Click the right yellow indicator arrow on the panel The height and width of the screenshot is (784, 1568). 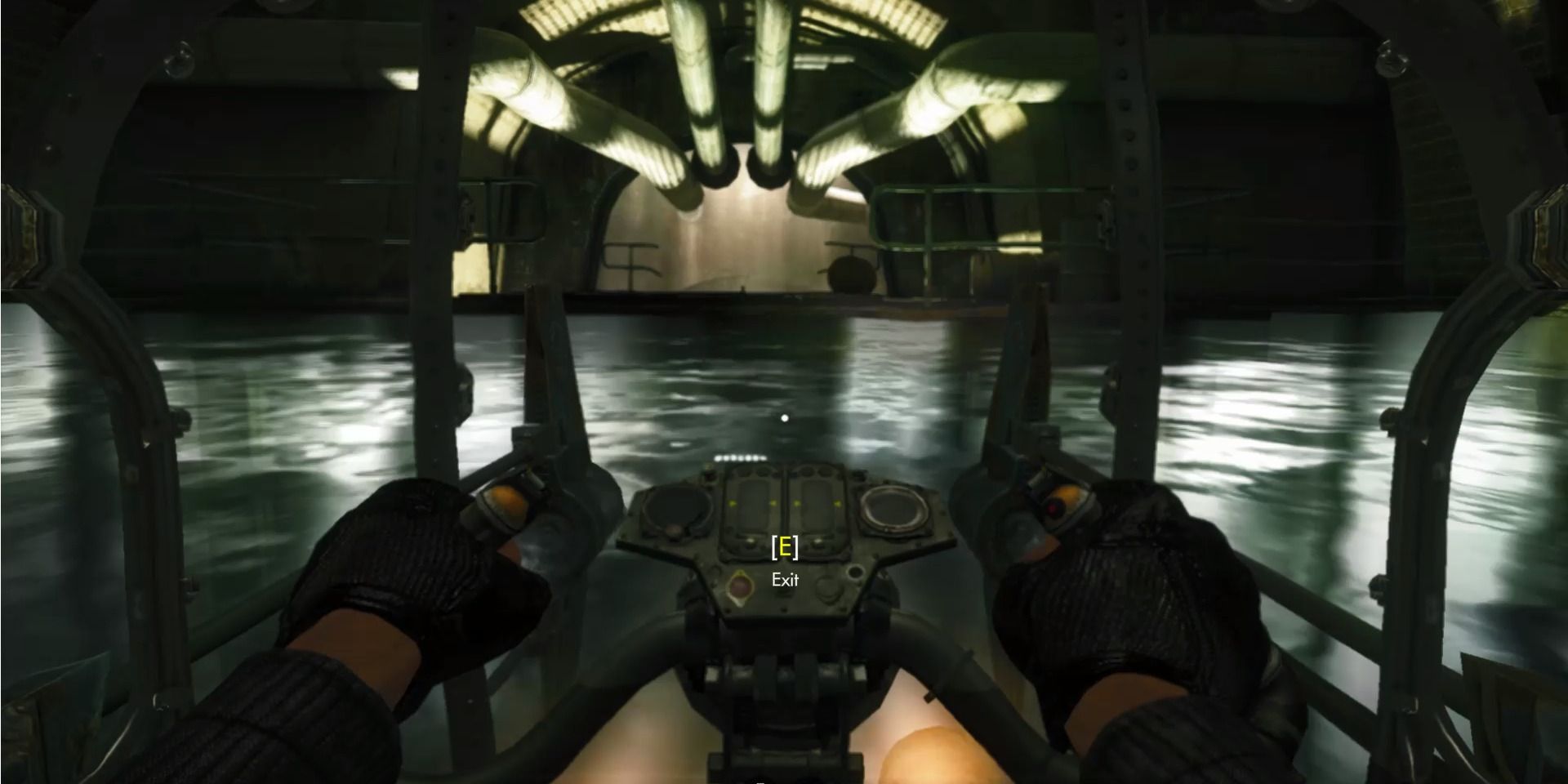(x=835, y=502)
